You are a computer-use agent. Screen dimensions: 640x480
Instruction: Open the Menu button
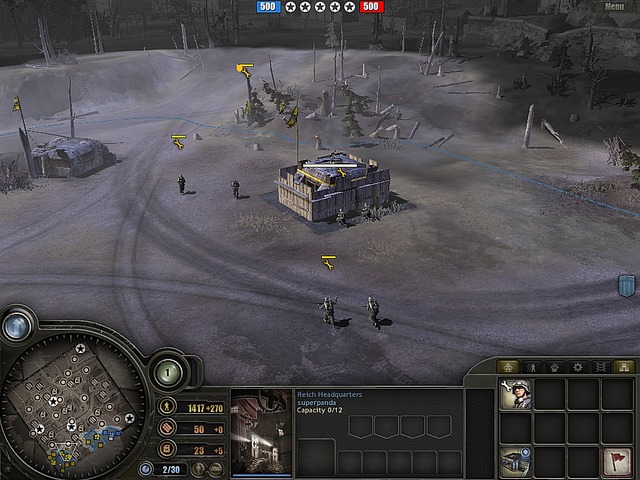tap(614, 7)
